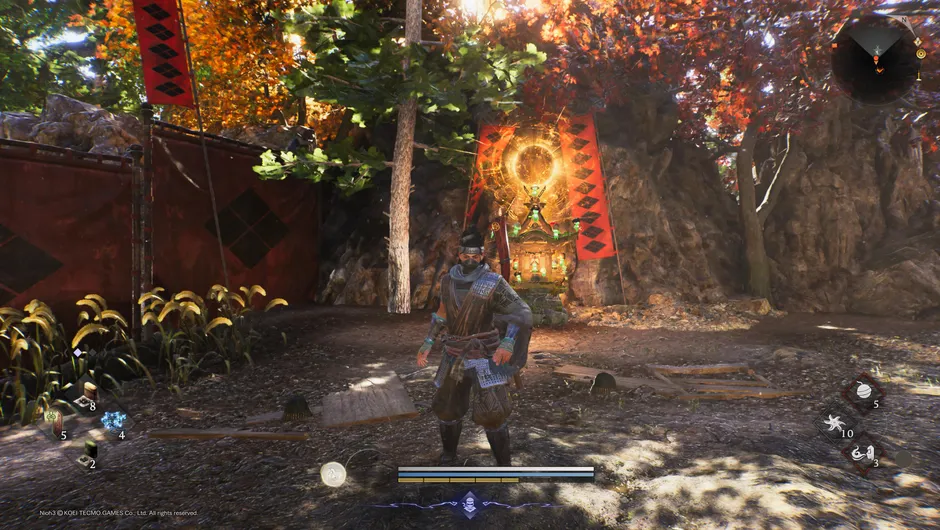The image size is (940, 530).
Task: Select the talisman item showing 5
Action: (53, 421)
